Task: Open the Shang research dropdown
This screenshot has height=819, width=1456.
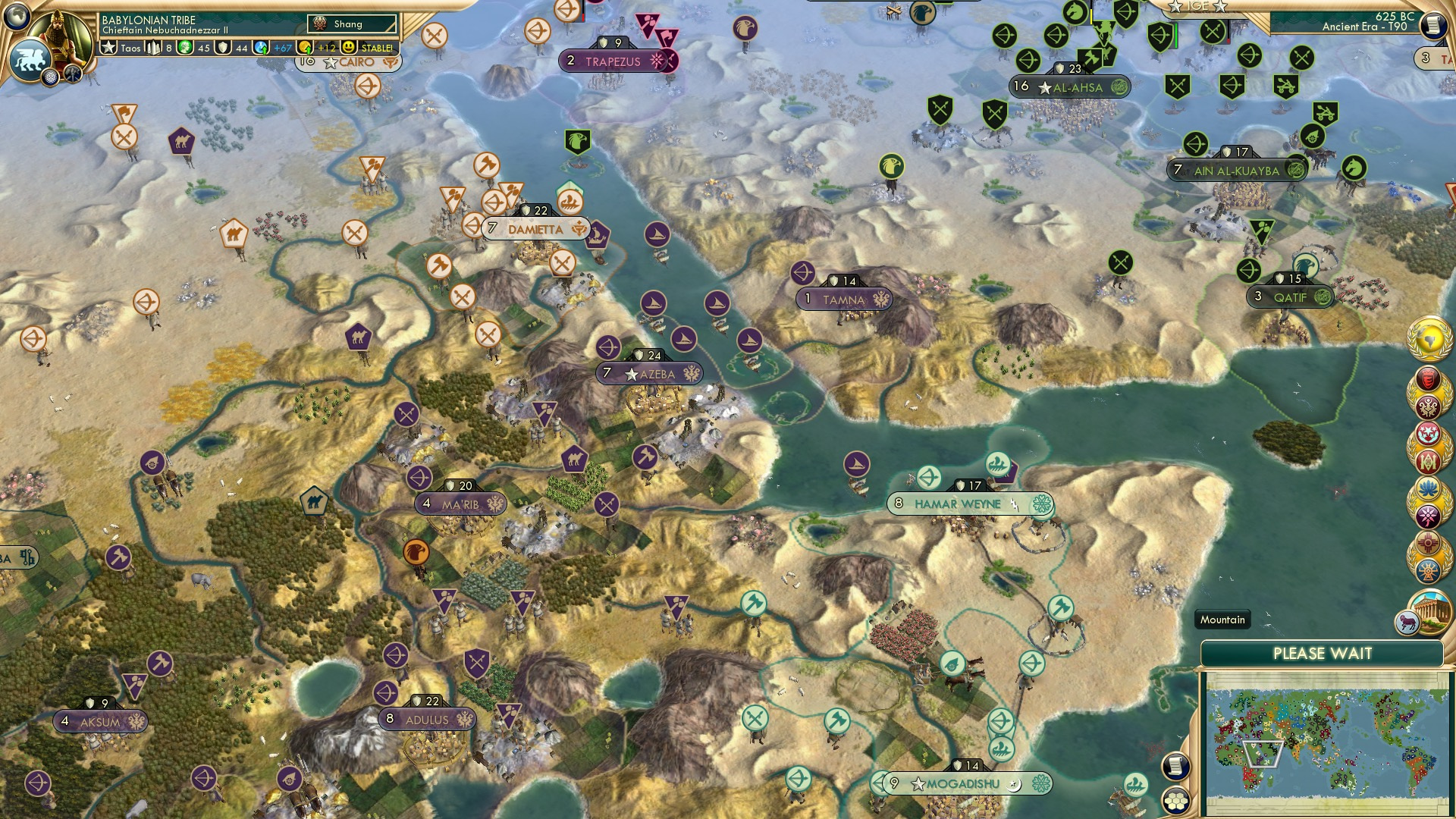Action: coord(353,24)
